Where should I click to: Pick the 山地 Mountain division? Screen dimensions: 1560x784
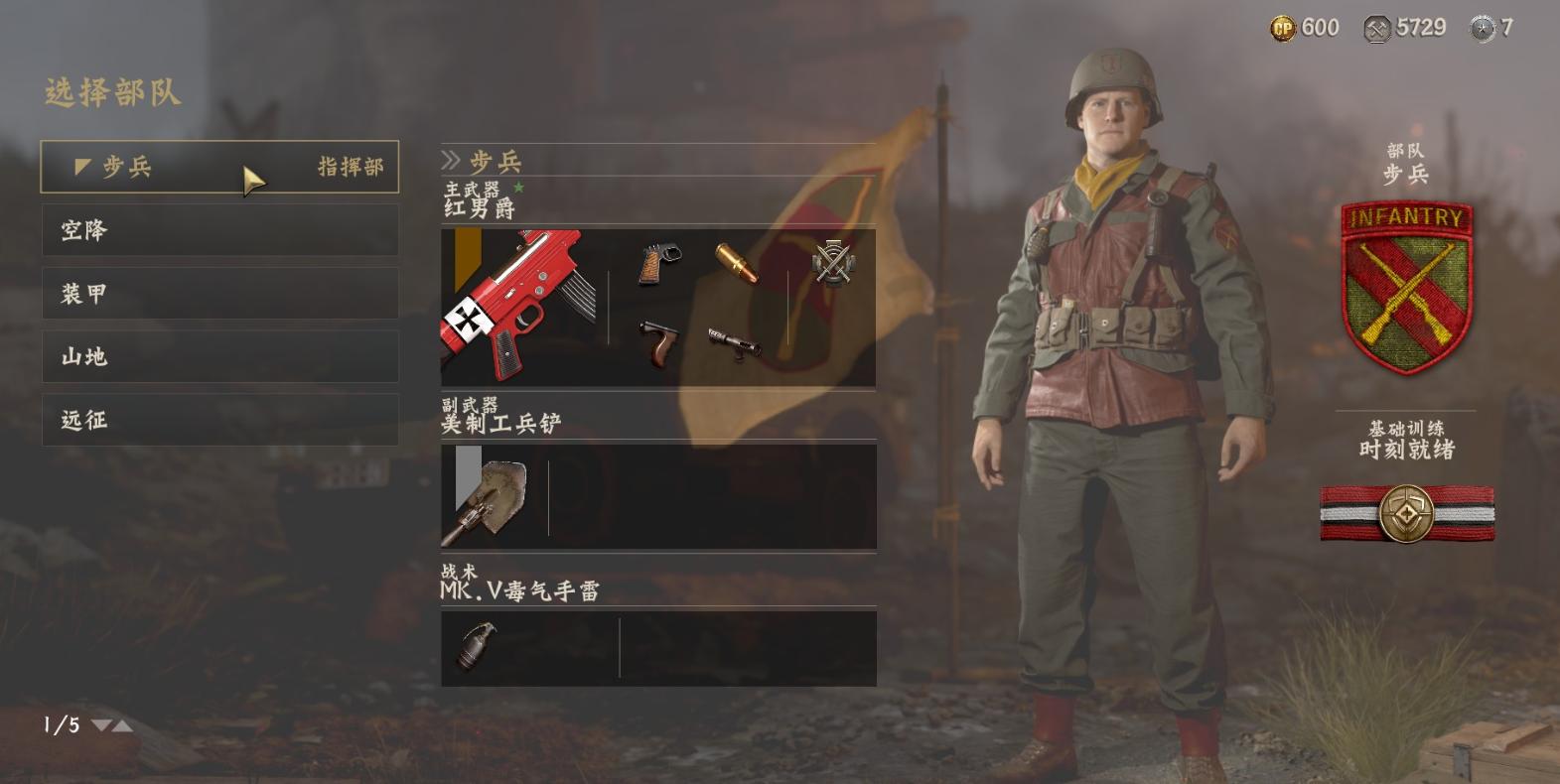coord(218,356)
